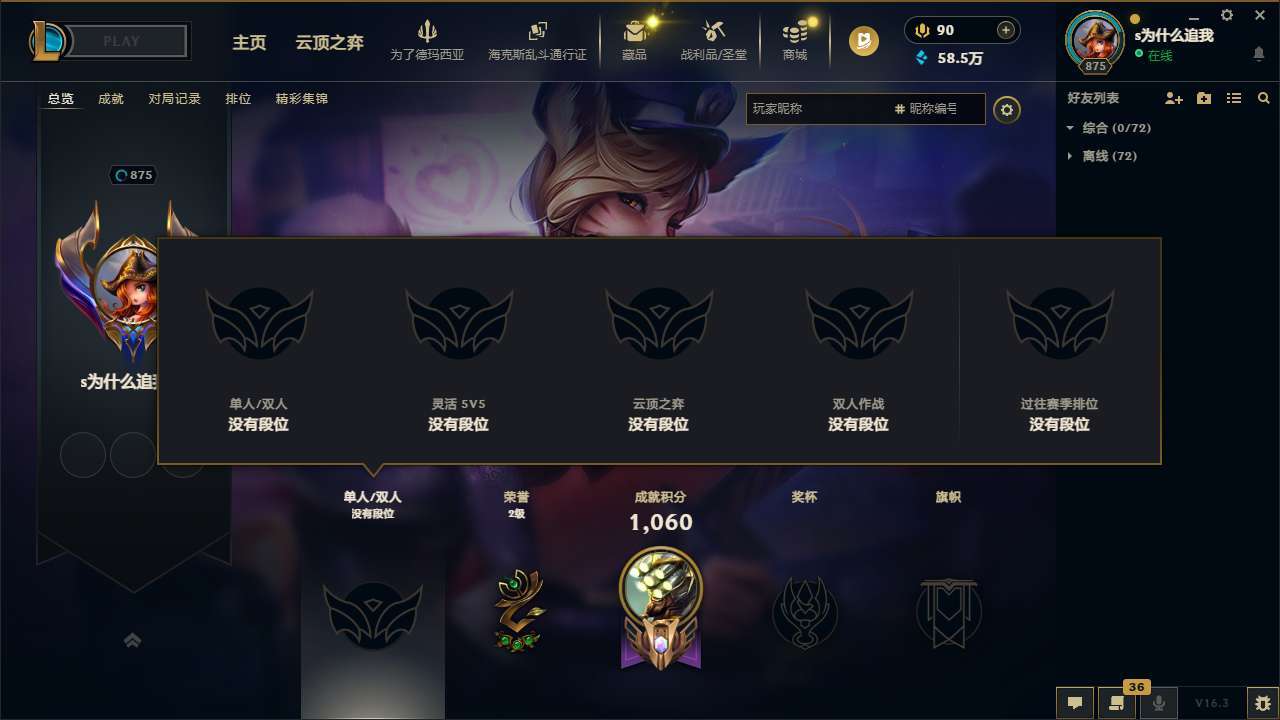Click the plus button to add RP
Viewport: 1280px width, 720px height.
(1005, 30)
